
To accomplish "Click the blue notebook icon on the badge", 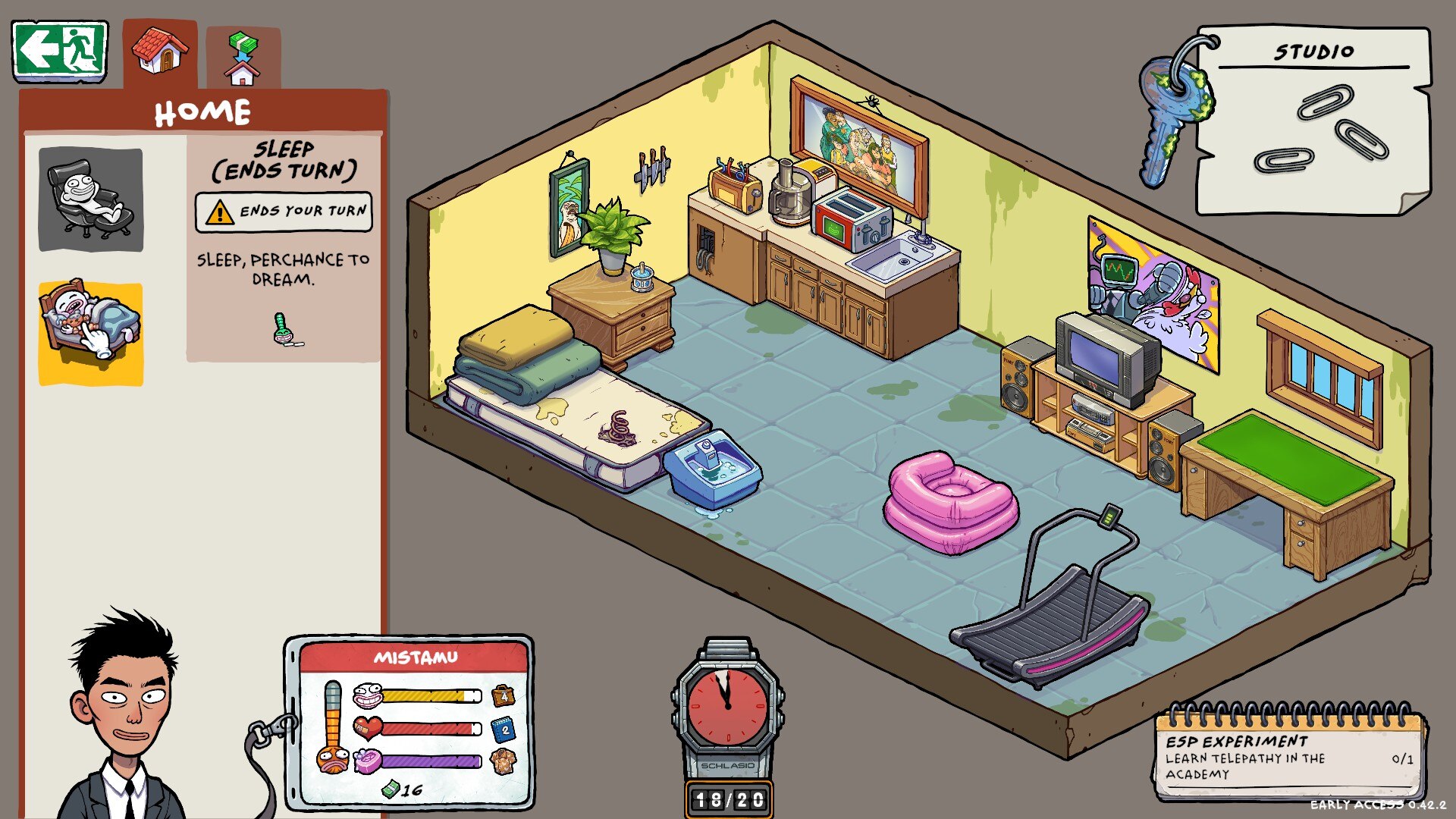I will (504, 730).
